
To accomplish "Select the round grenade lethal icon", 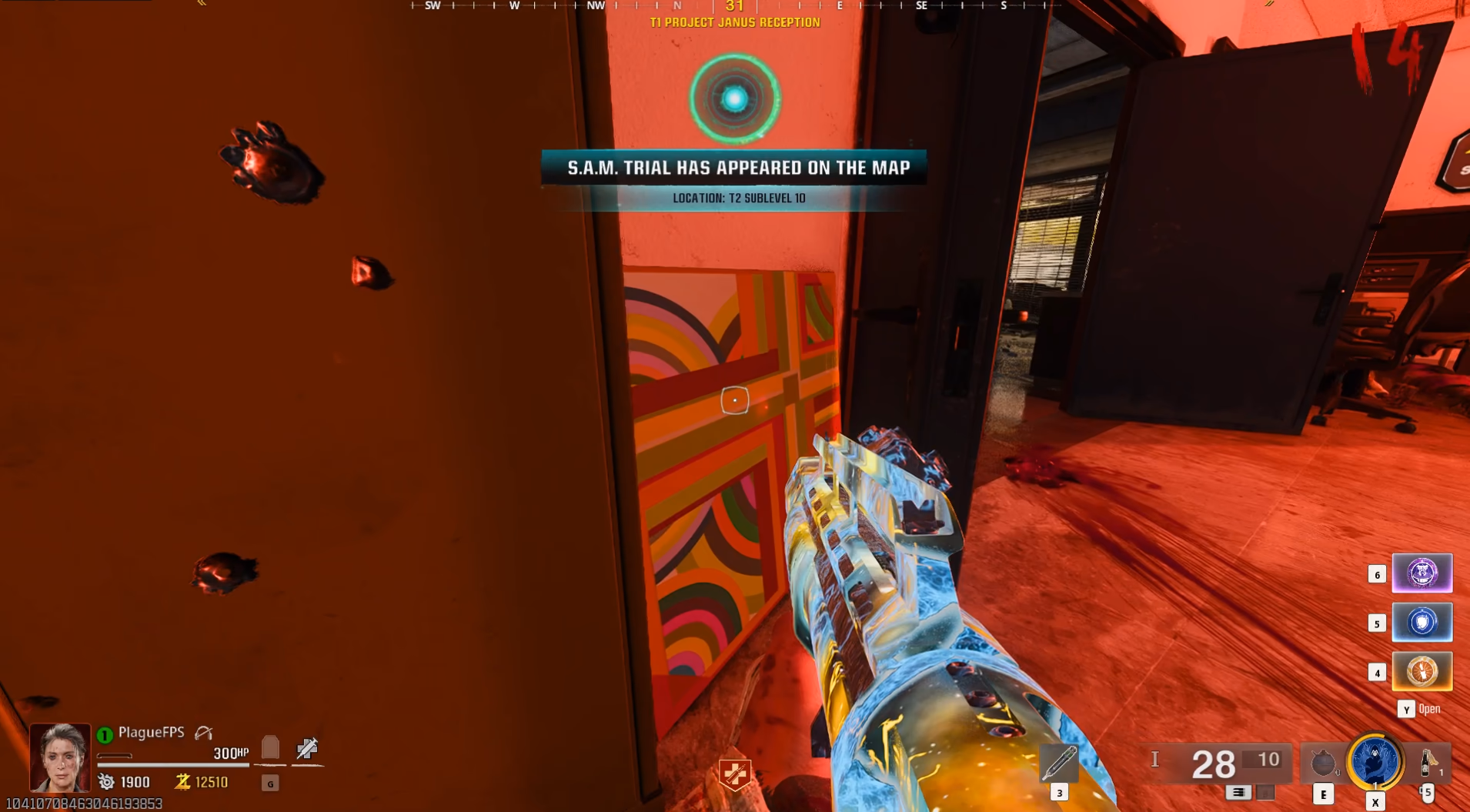I will click(1323, 763).
